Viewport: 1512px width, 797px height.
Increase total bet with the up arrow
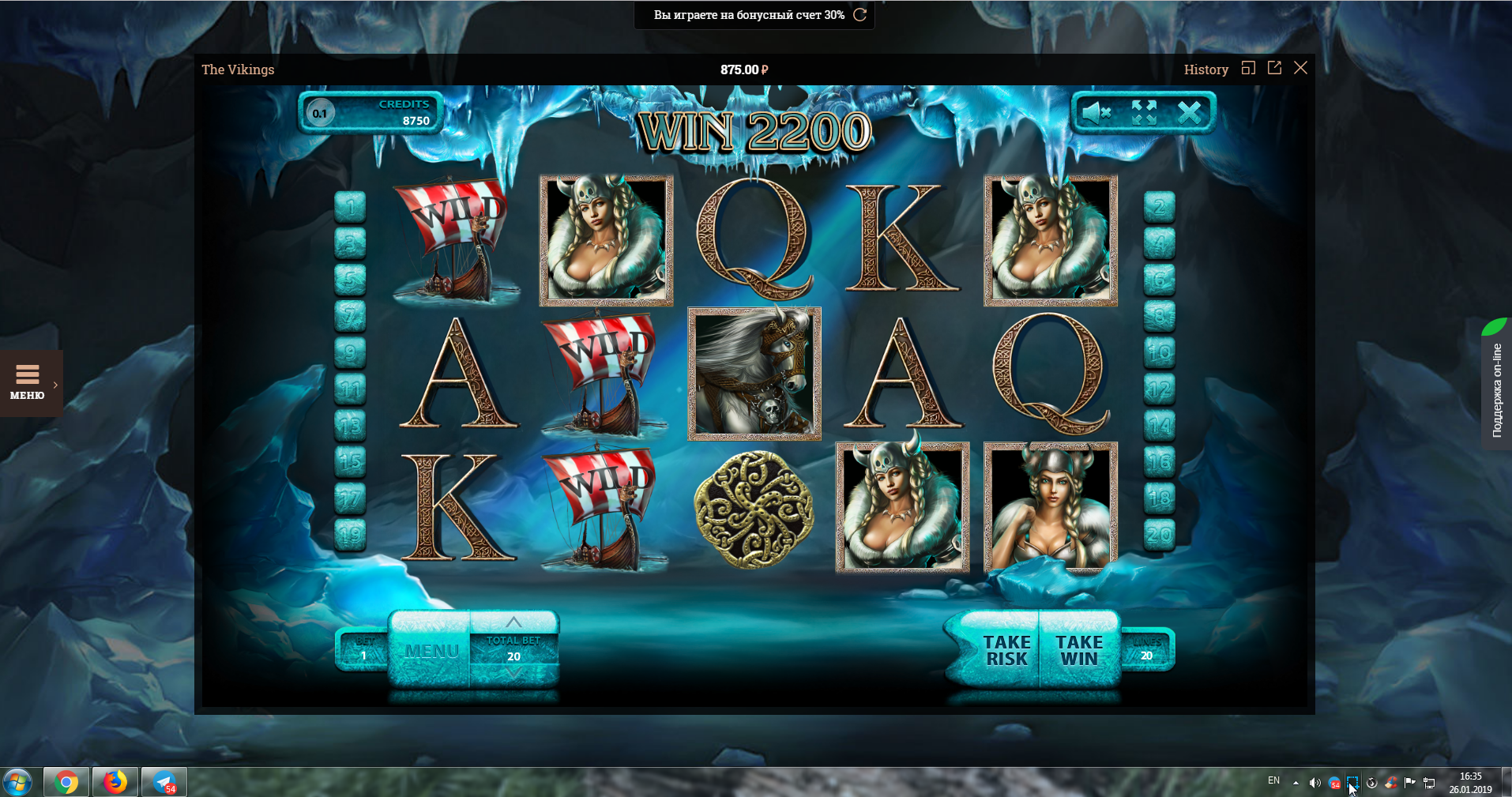pyautogui.click(x=513, y=622)
